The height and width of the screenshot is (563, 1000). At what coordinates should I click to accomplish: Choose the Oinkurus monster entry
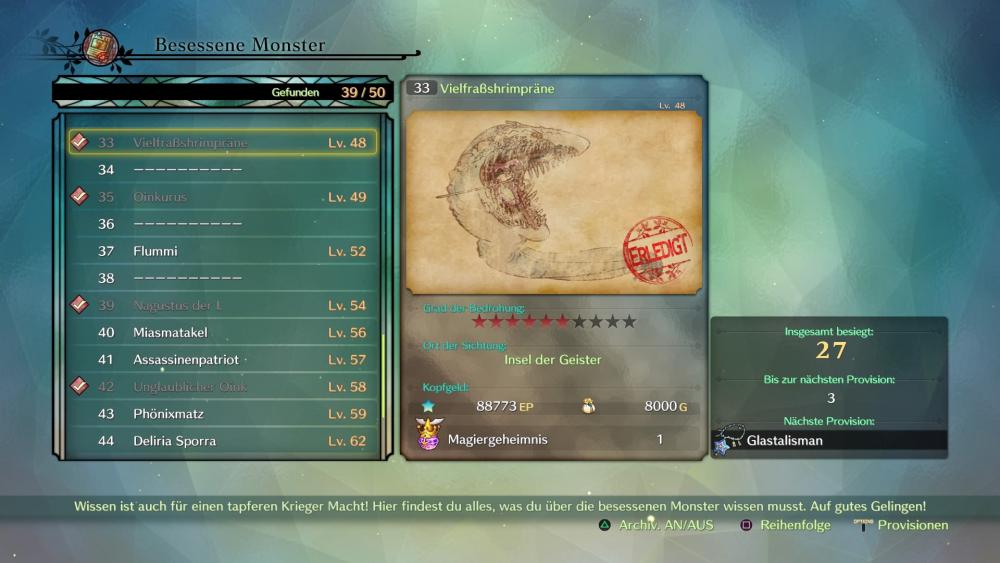(x=222, y=197)
